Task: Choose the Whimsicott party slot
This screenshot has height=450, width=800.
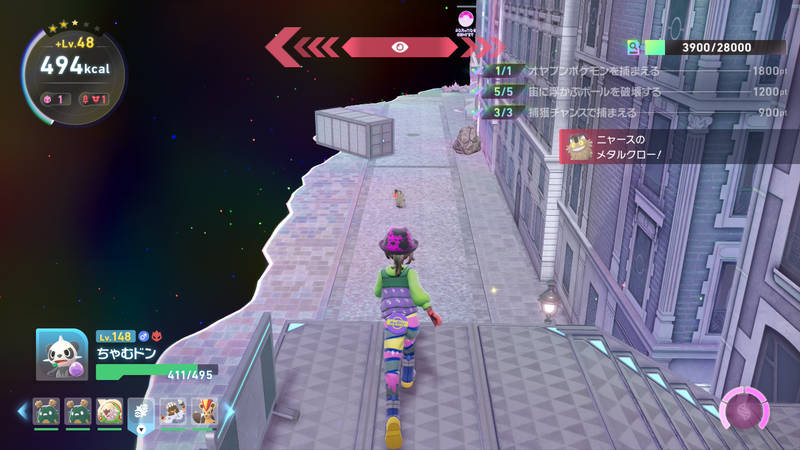Action: point(110,411)
